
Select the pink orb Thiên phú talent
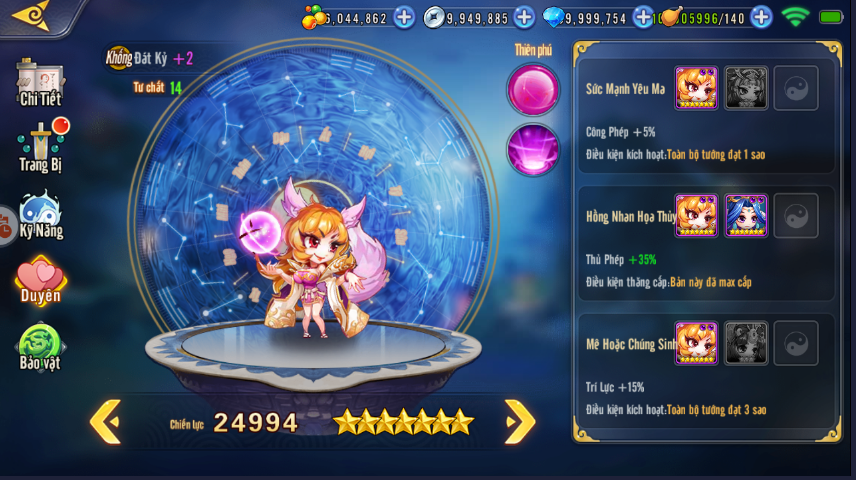(x=532, y=89)
